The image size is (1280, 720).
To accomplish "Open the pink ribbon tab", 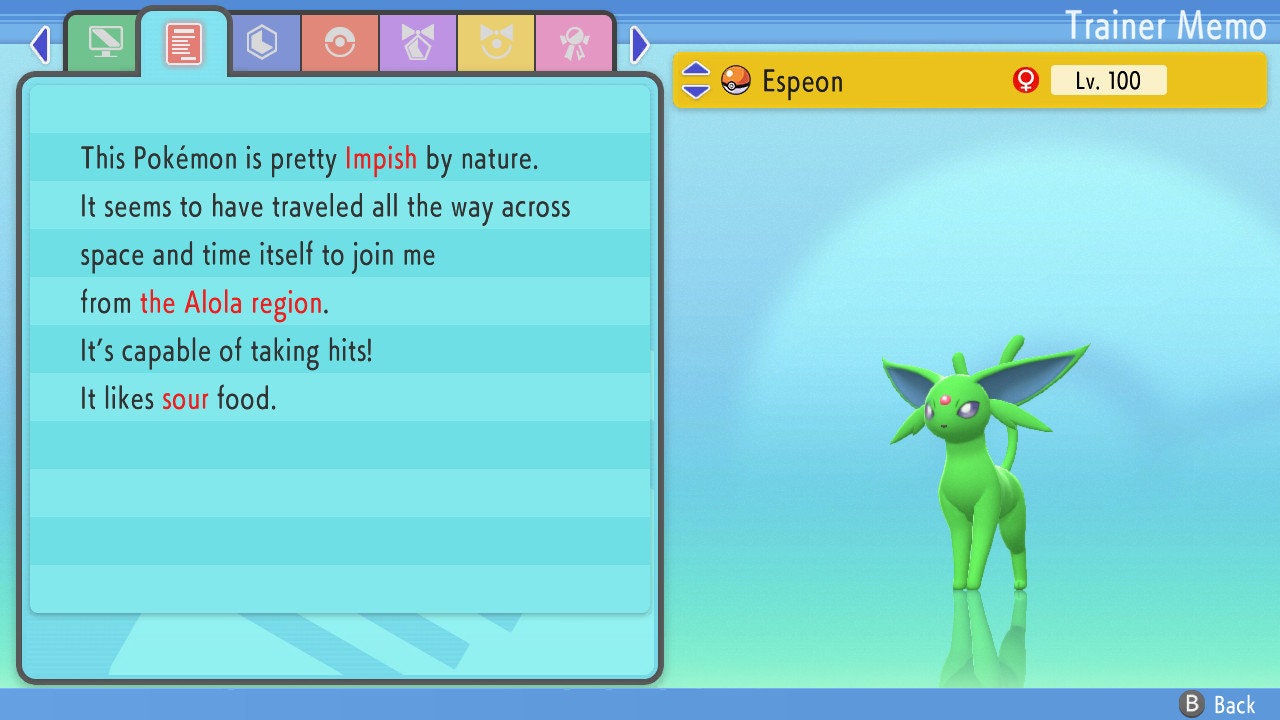I will click(x=574, y=43).
